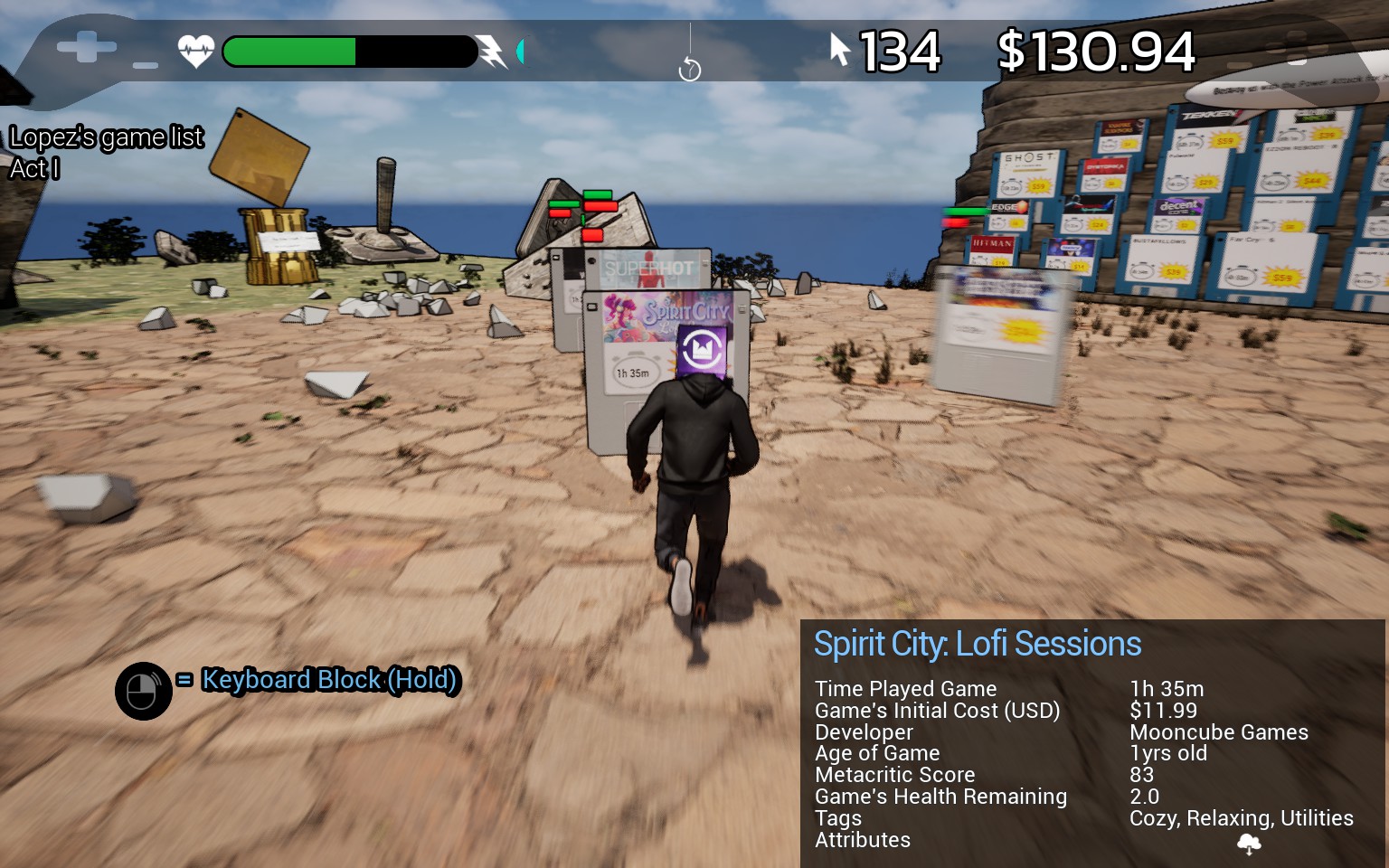Click the circular arrow icon in top bar
Screen dimensions: 1389x868
689,69
